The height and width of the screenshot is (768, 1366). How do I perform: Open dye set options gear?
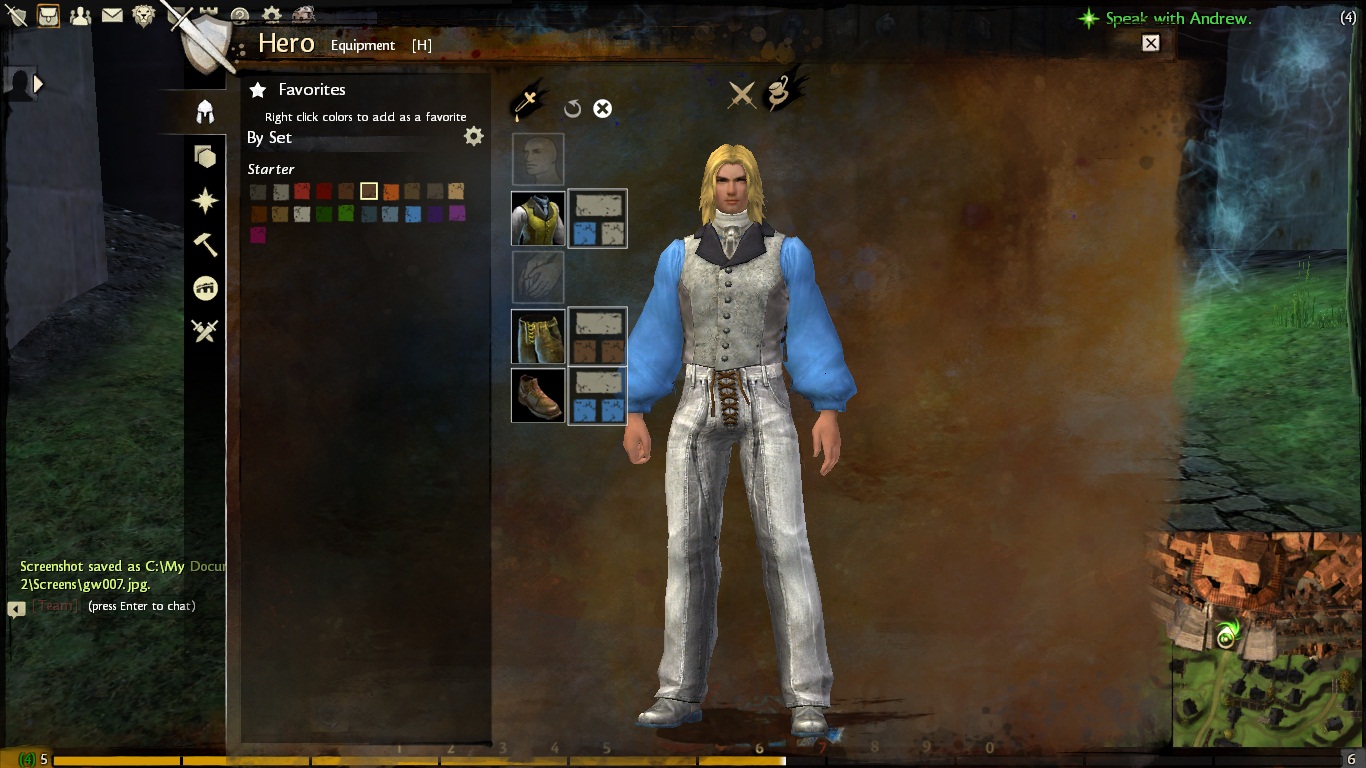[474, 137]
